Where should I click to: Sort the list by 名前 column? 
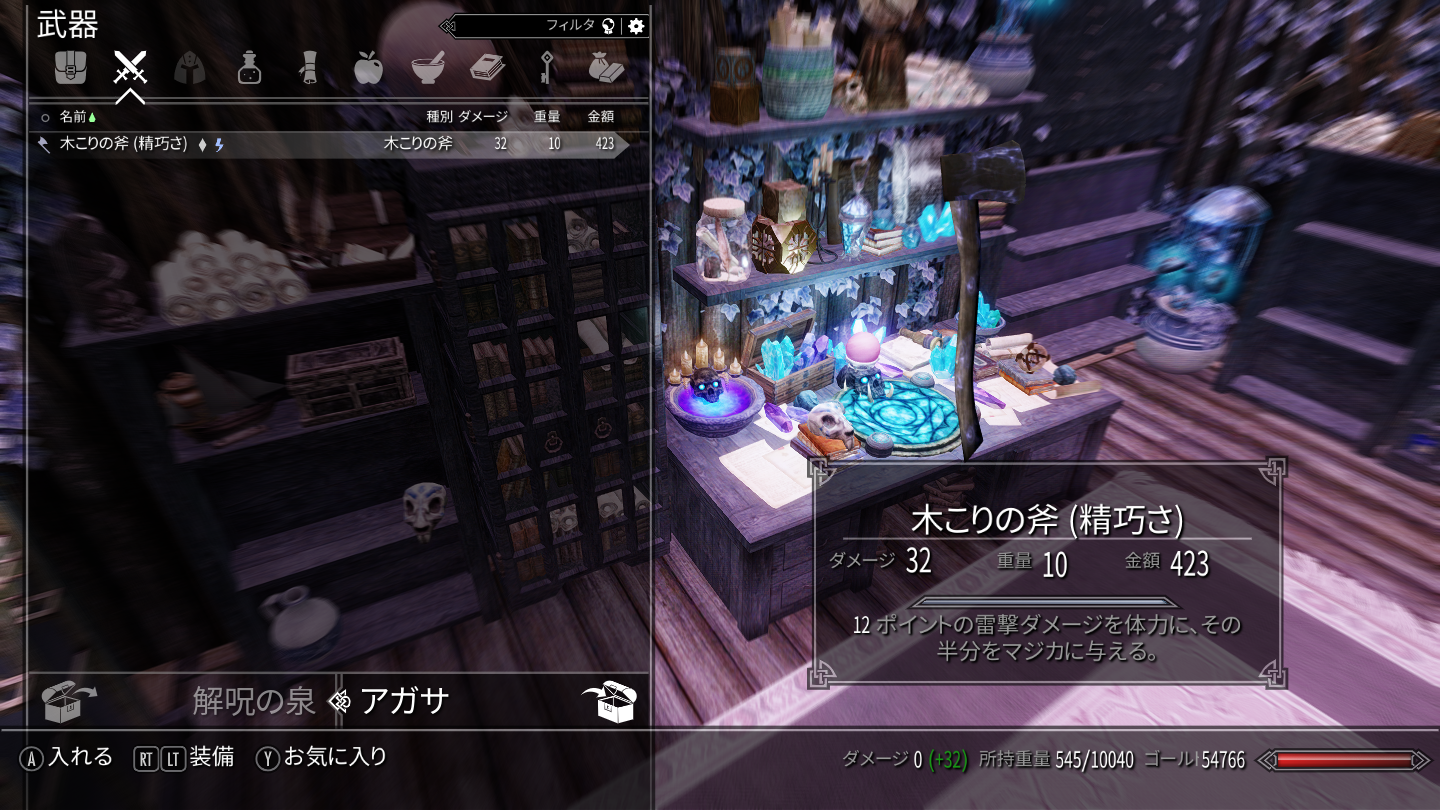(x=74, y=117)
